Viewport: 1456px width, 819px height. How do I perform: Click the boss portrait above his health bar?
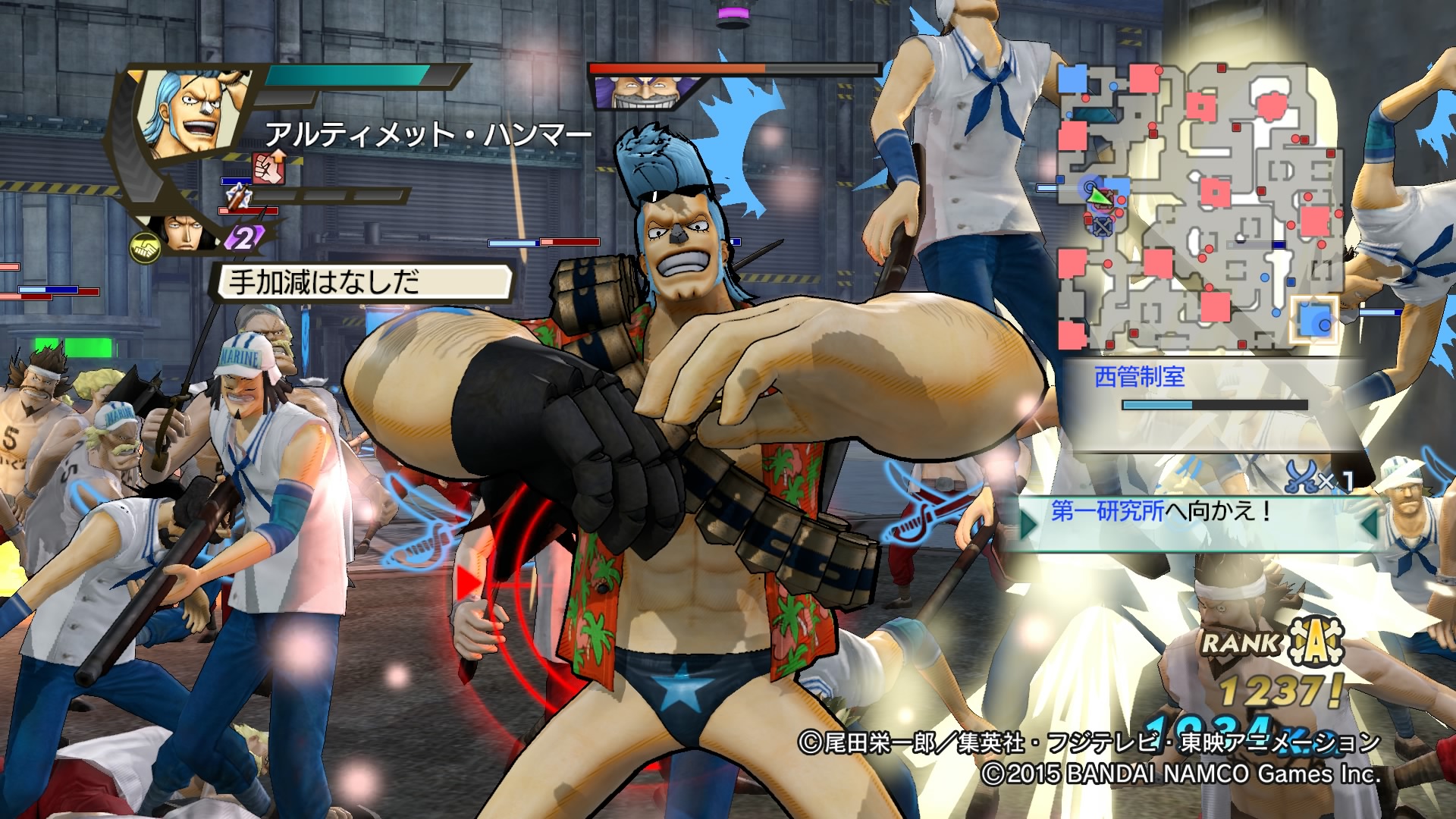coord(641,93)
